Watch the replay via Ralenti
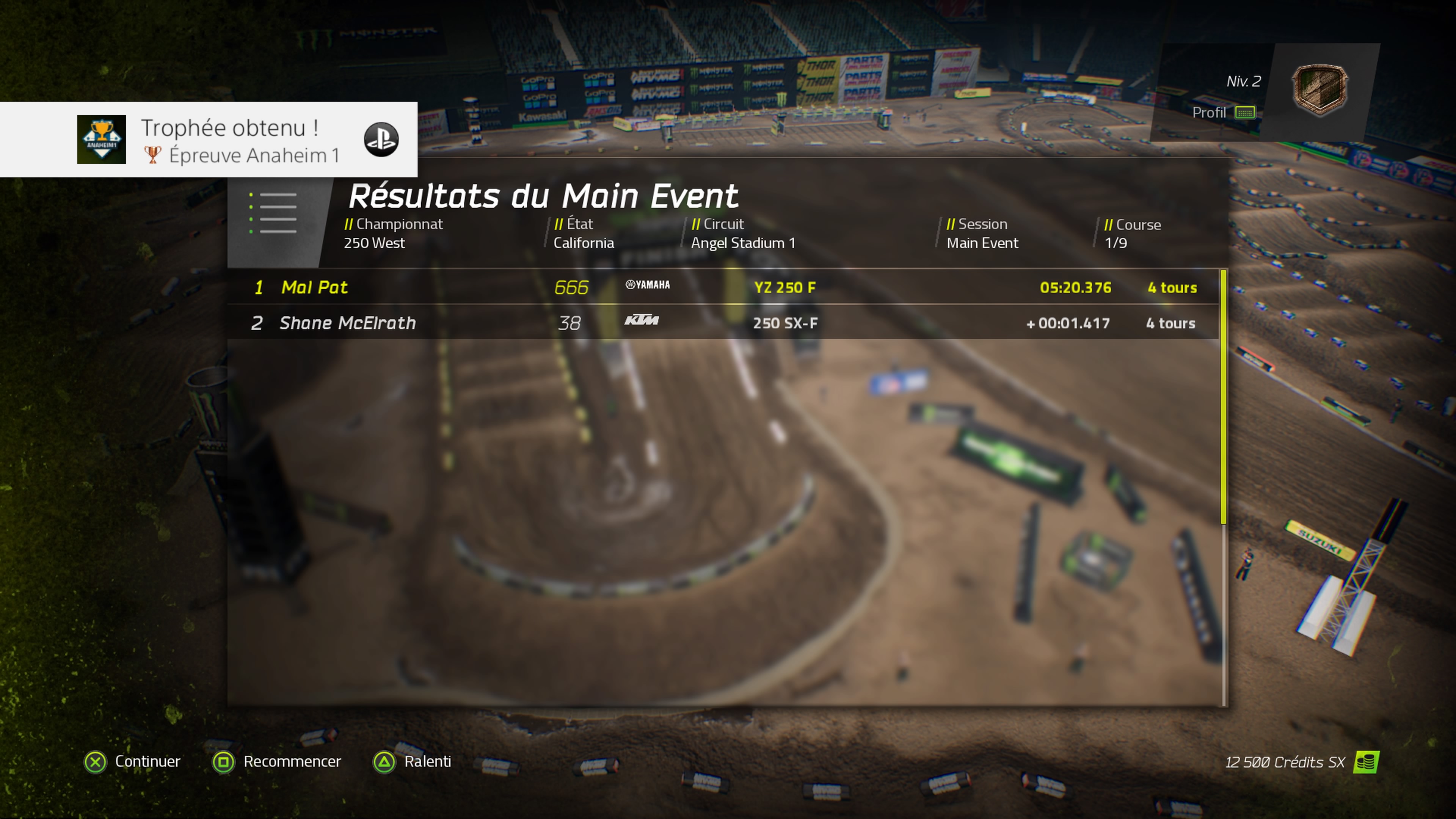1456x819 pixels. (x=413, y=761)
